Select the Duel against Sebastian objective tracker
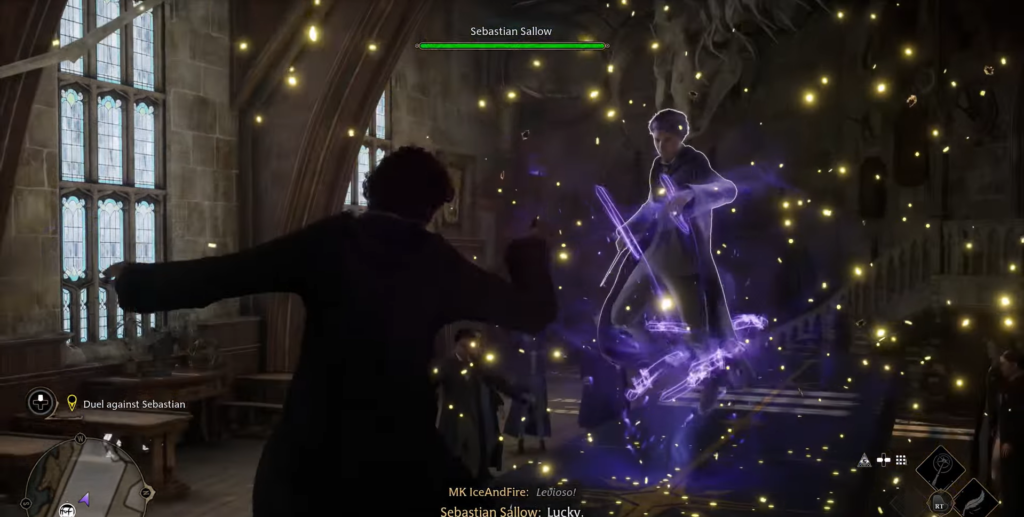 (x=134, y=404)
